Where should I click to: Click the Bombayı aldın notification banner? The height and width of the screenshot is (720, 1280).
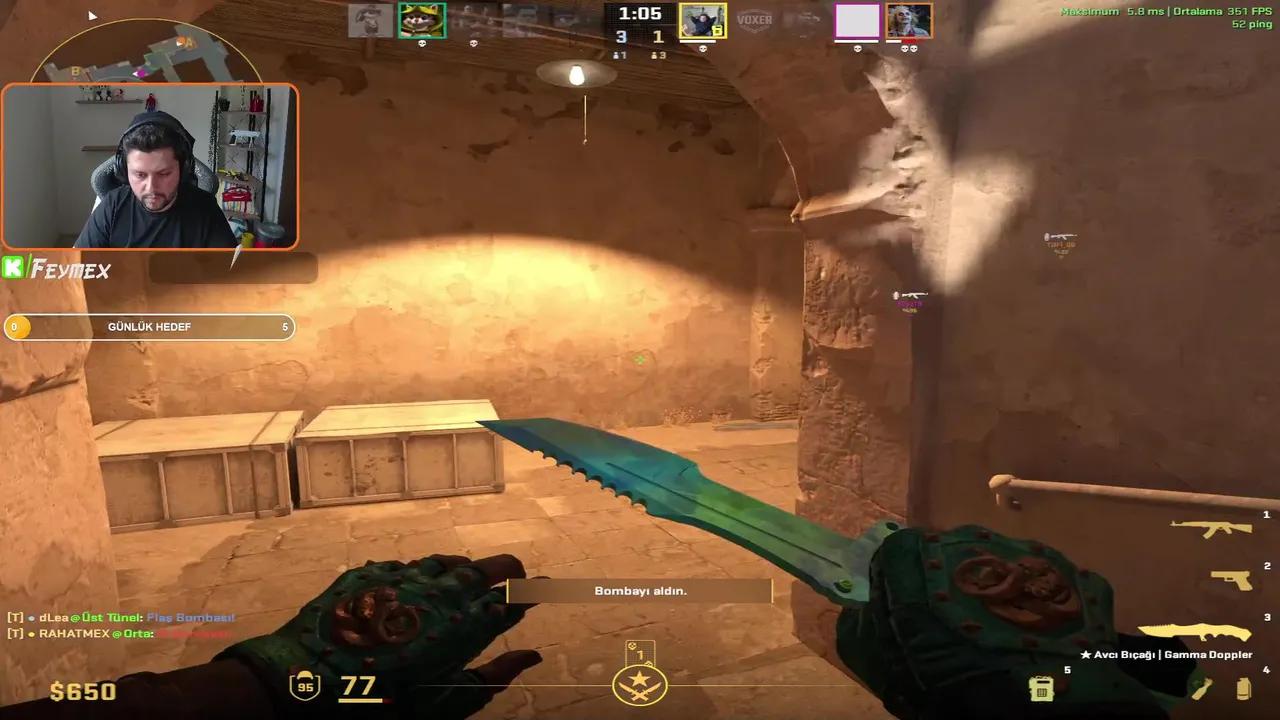click(640, 590)
